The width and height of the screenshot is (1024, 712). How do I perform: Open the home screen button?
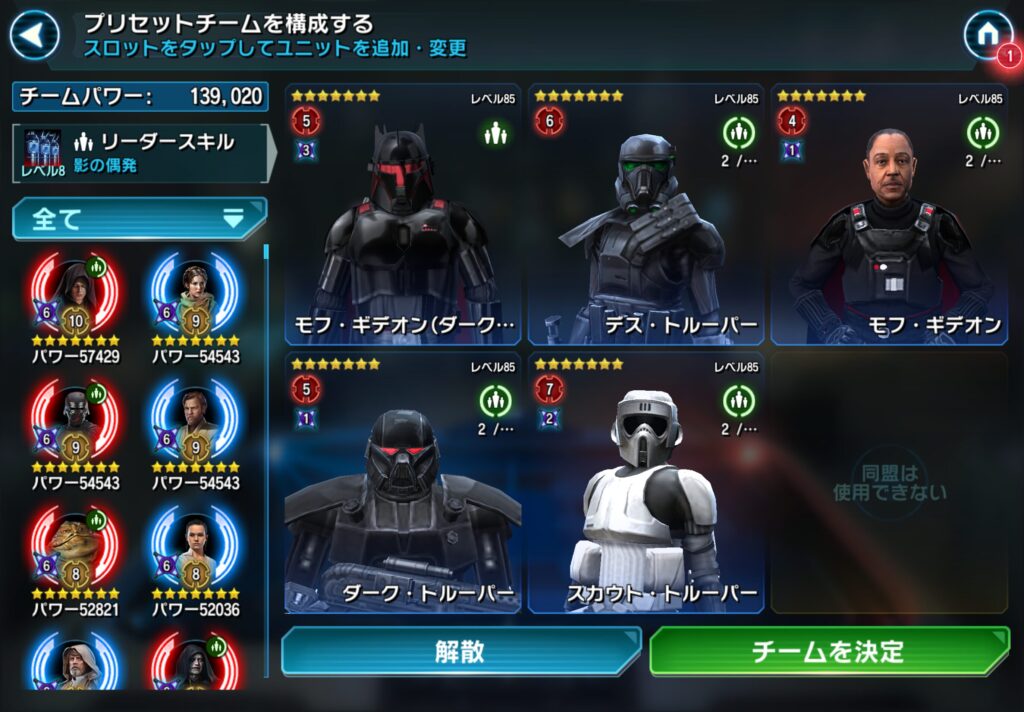986,34
